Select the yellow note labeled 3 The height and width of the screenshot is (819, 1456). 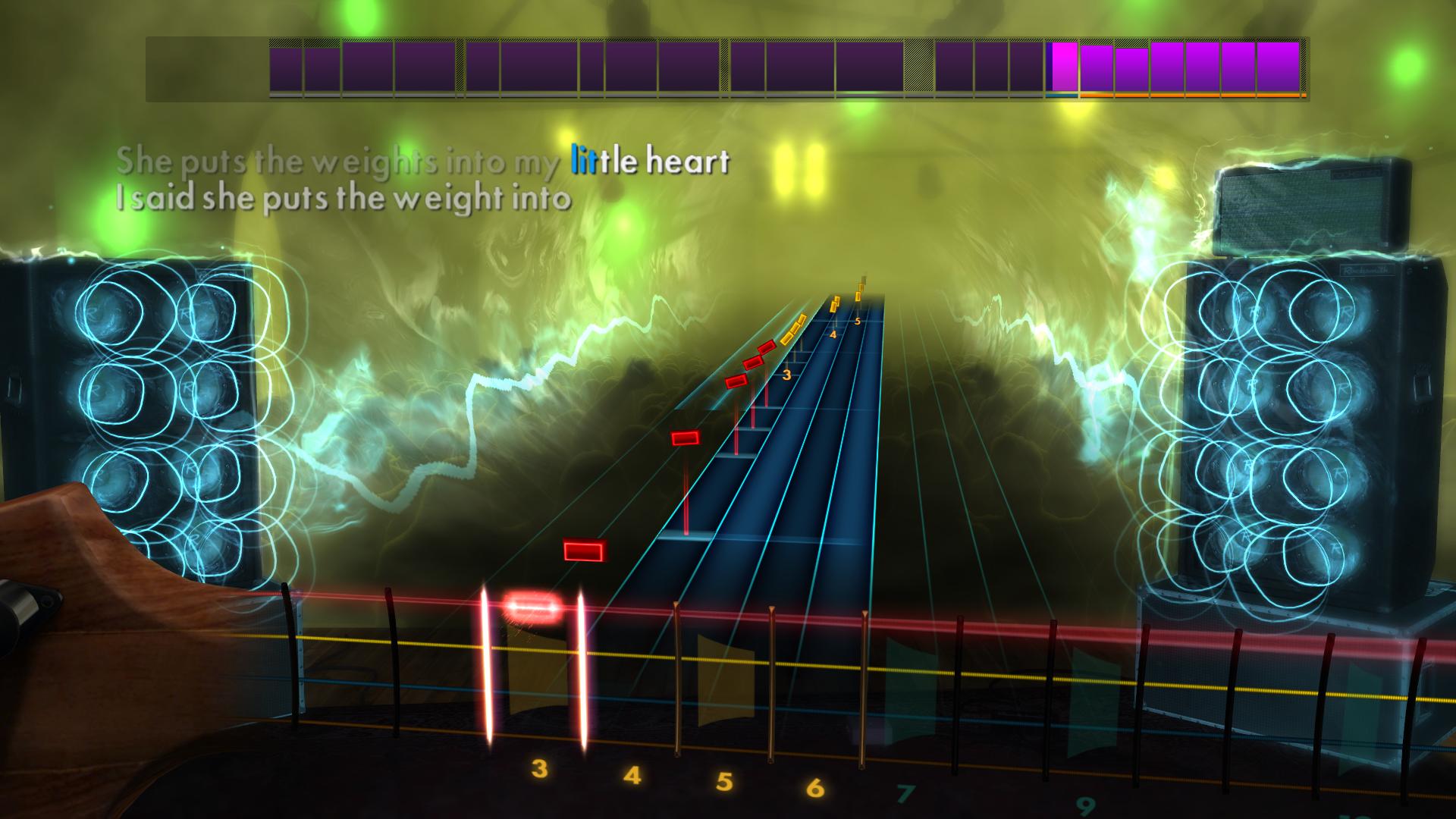pos(786,374)
